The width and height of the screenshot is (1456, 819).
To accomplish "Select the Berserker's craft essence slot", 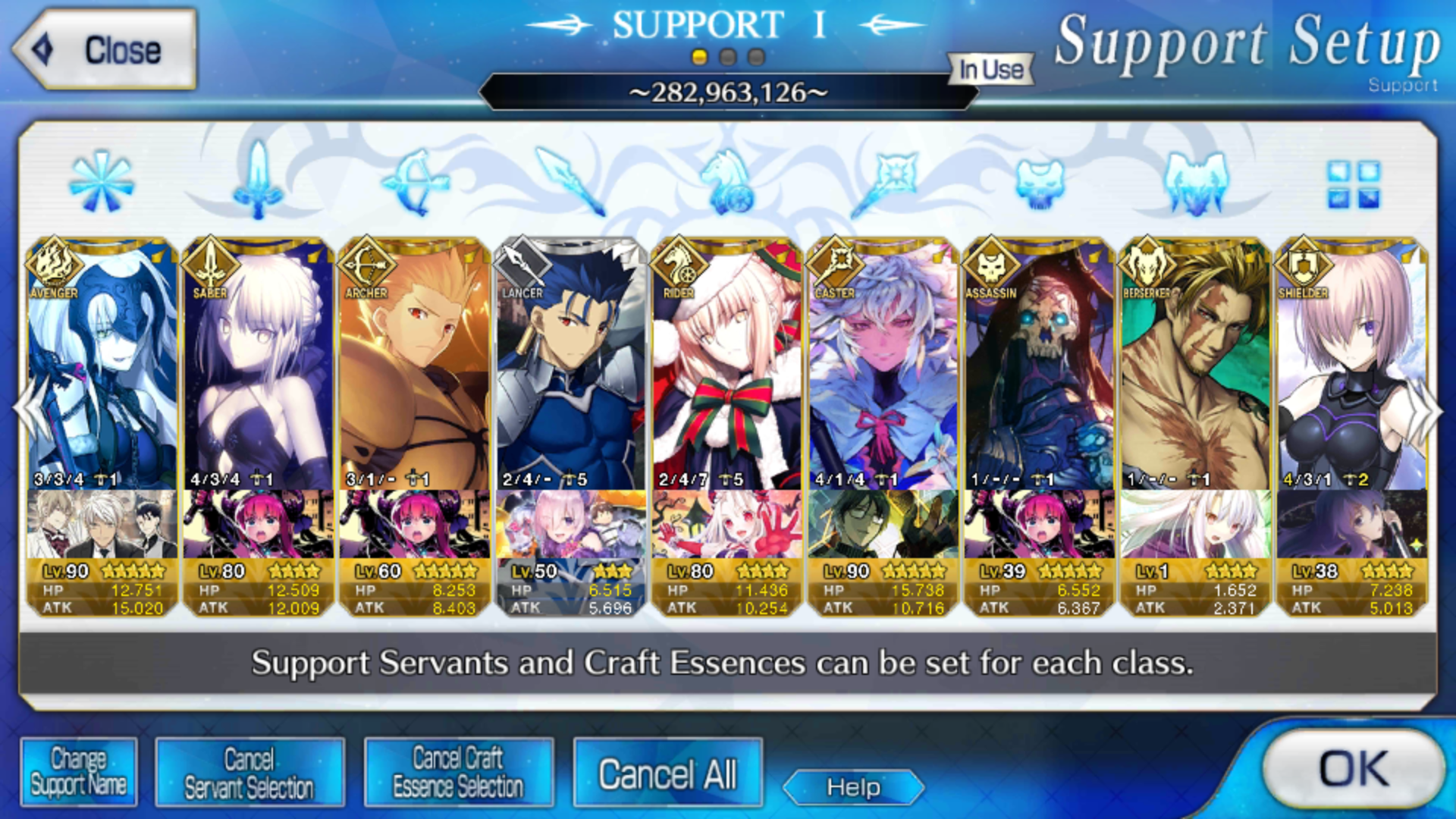I will [1195, 524].
